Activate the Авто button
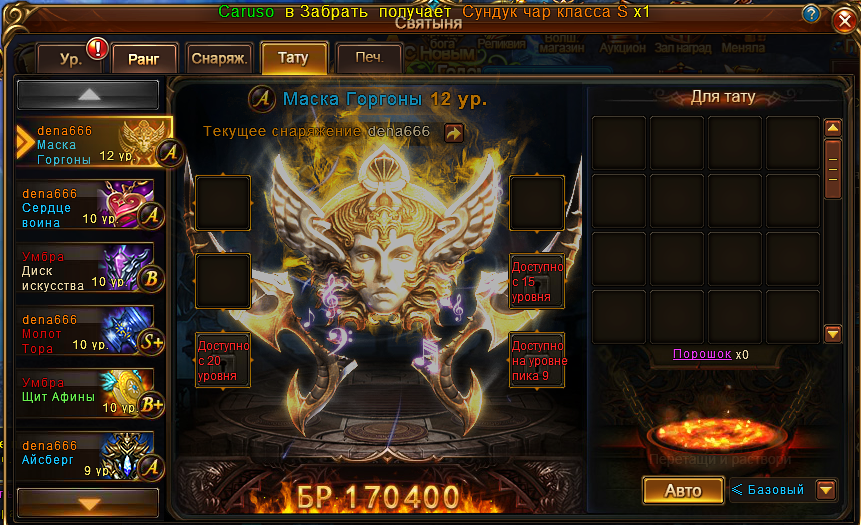Viewport: 861px width, 525px height. [684, 490]
